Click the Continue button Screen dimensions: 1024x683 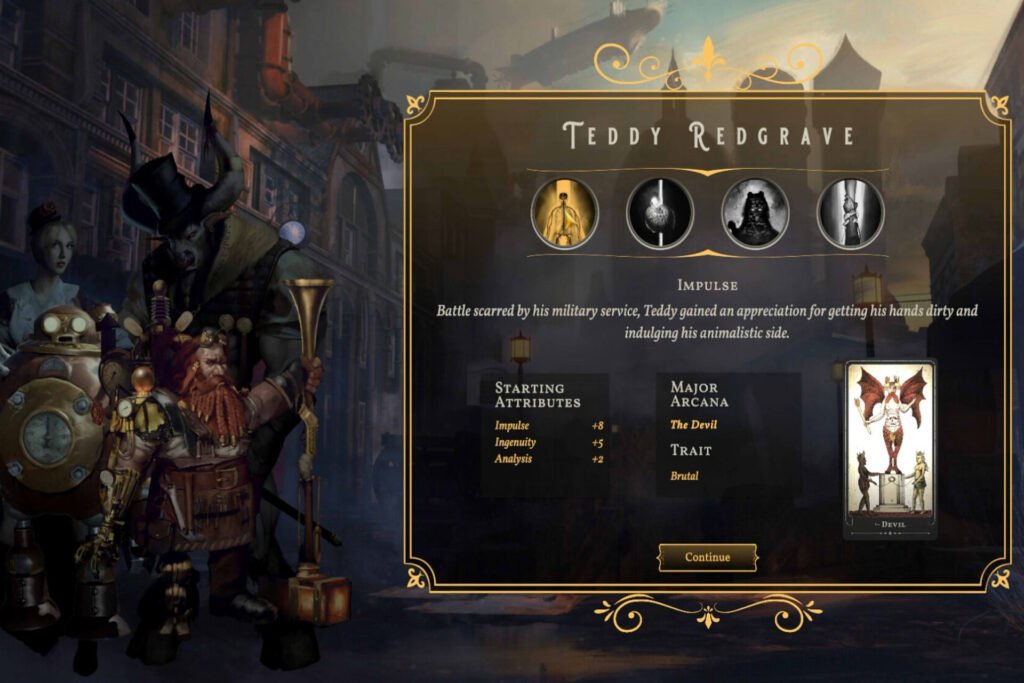707,557
